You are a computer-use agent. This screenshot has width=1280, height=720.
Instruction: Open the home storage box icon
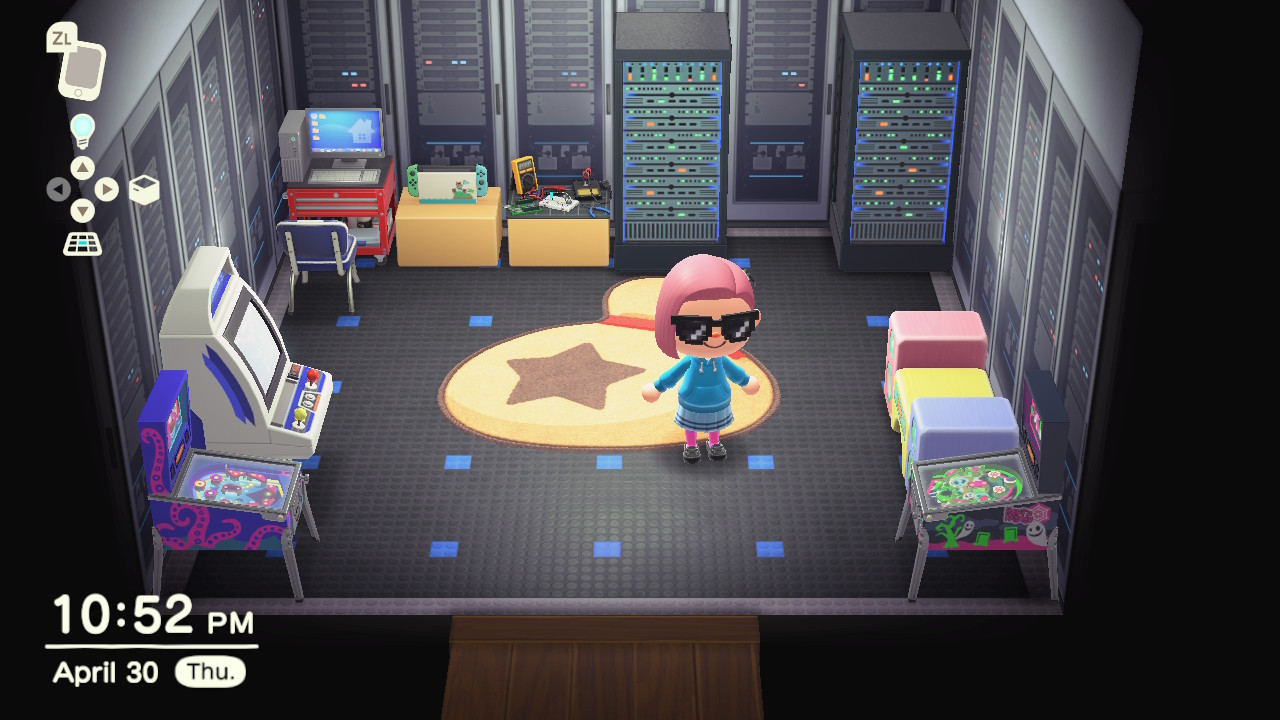click(x=144, y=189)
